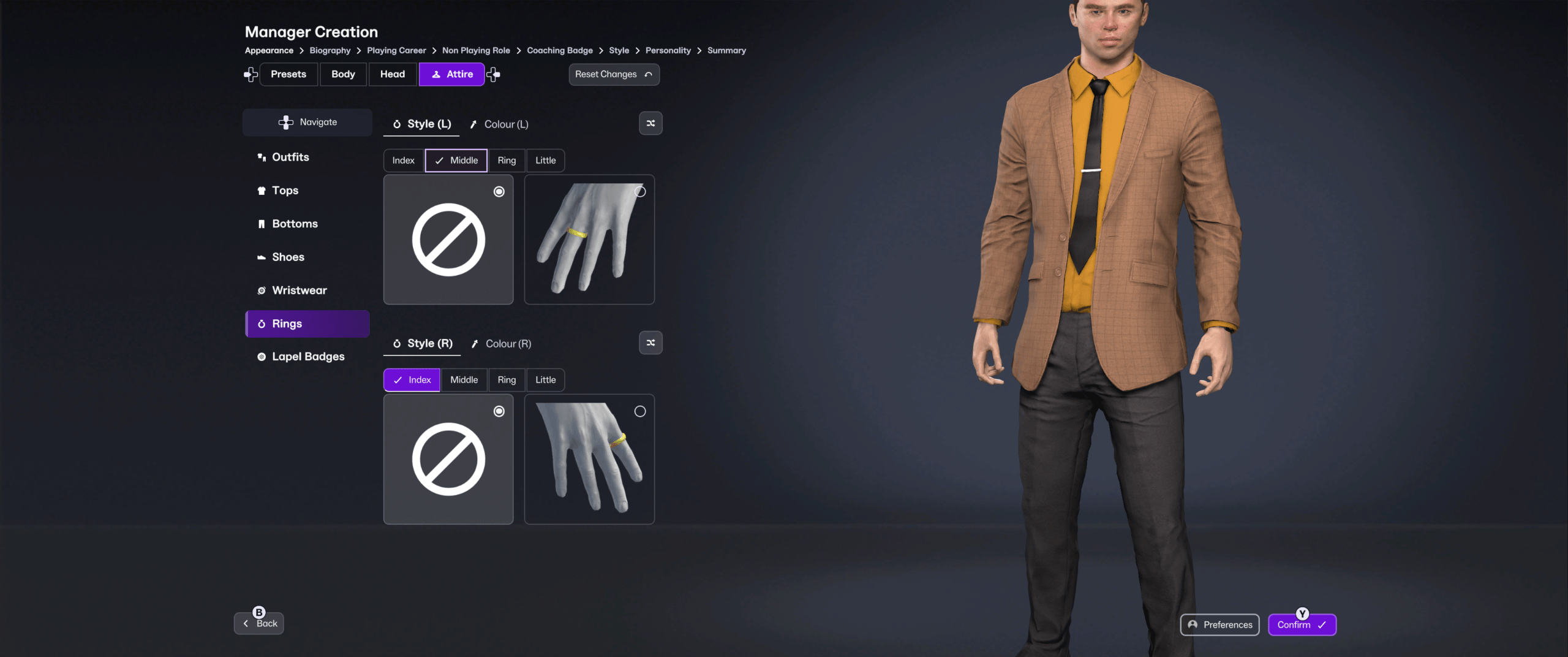The height and width of the screenshot is (657, 1568).
Task: Expand the Reset Changes dropdown
Action: (613, 74)
